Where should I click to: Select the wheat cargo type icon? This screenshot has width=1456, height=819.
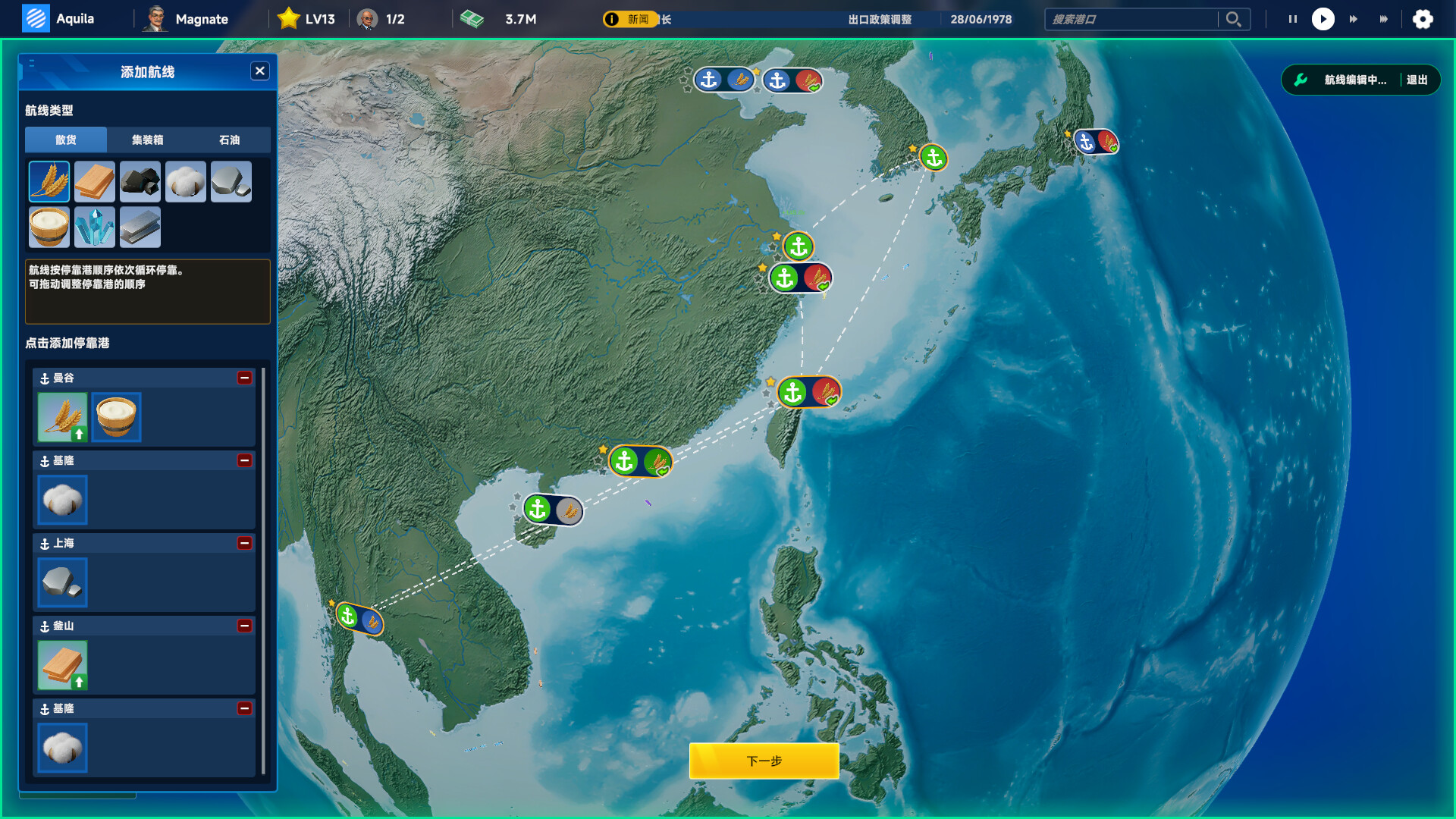click(49, 181)
